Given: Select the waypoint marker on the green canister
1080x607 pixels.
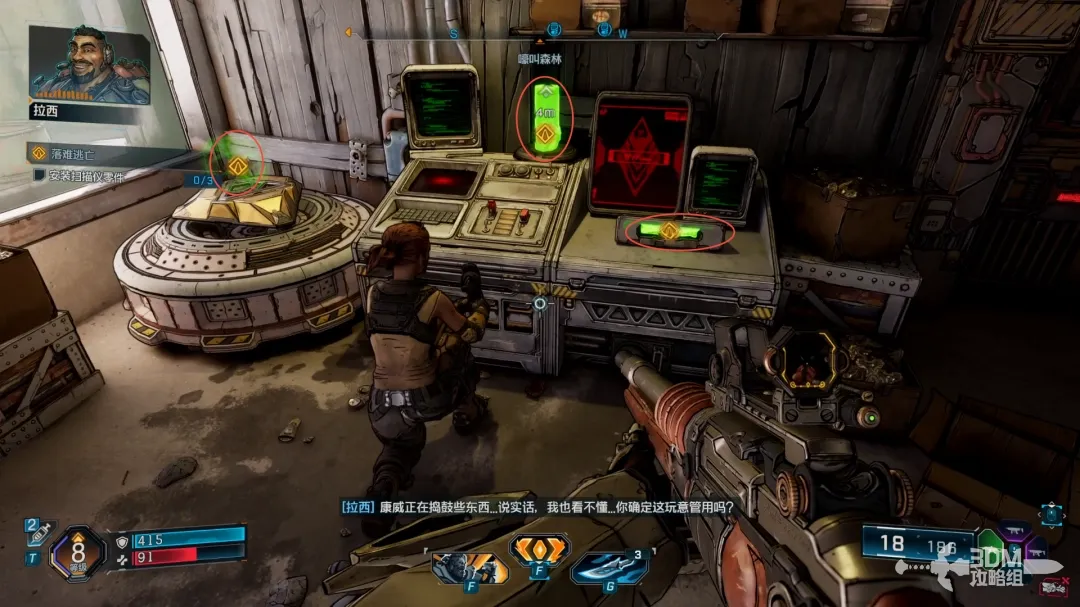Looking at the screenshot, I should [x=545, y=133].
